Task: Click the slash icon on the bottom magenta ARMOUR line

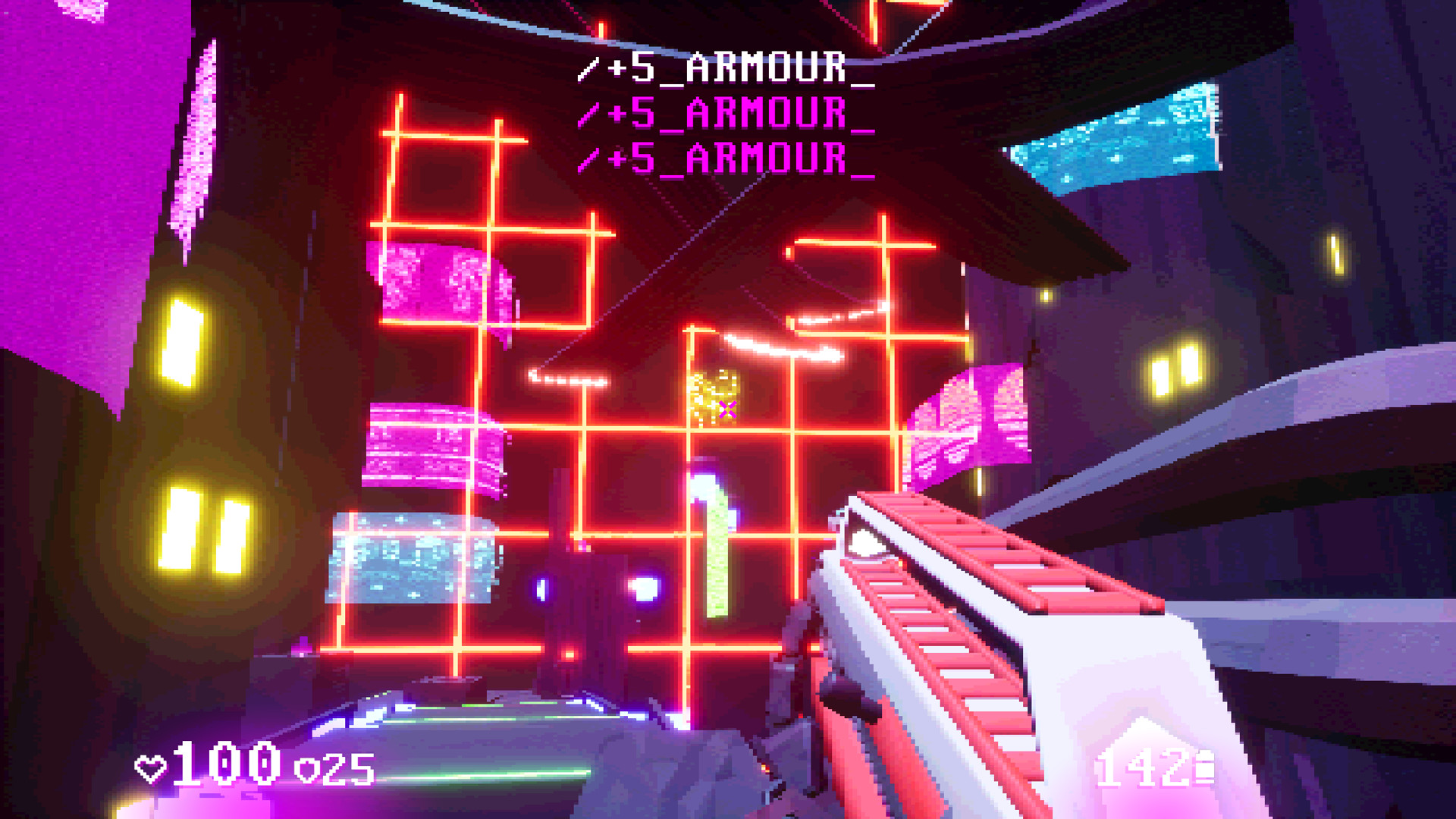Action: click(x=590, y=161)
